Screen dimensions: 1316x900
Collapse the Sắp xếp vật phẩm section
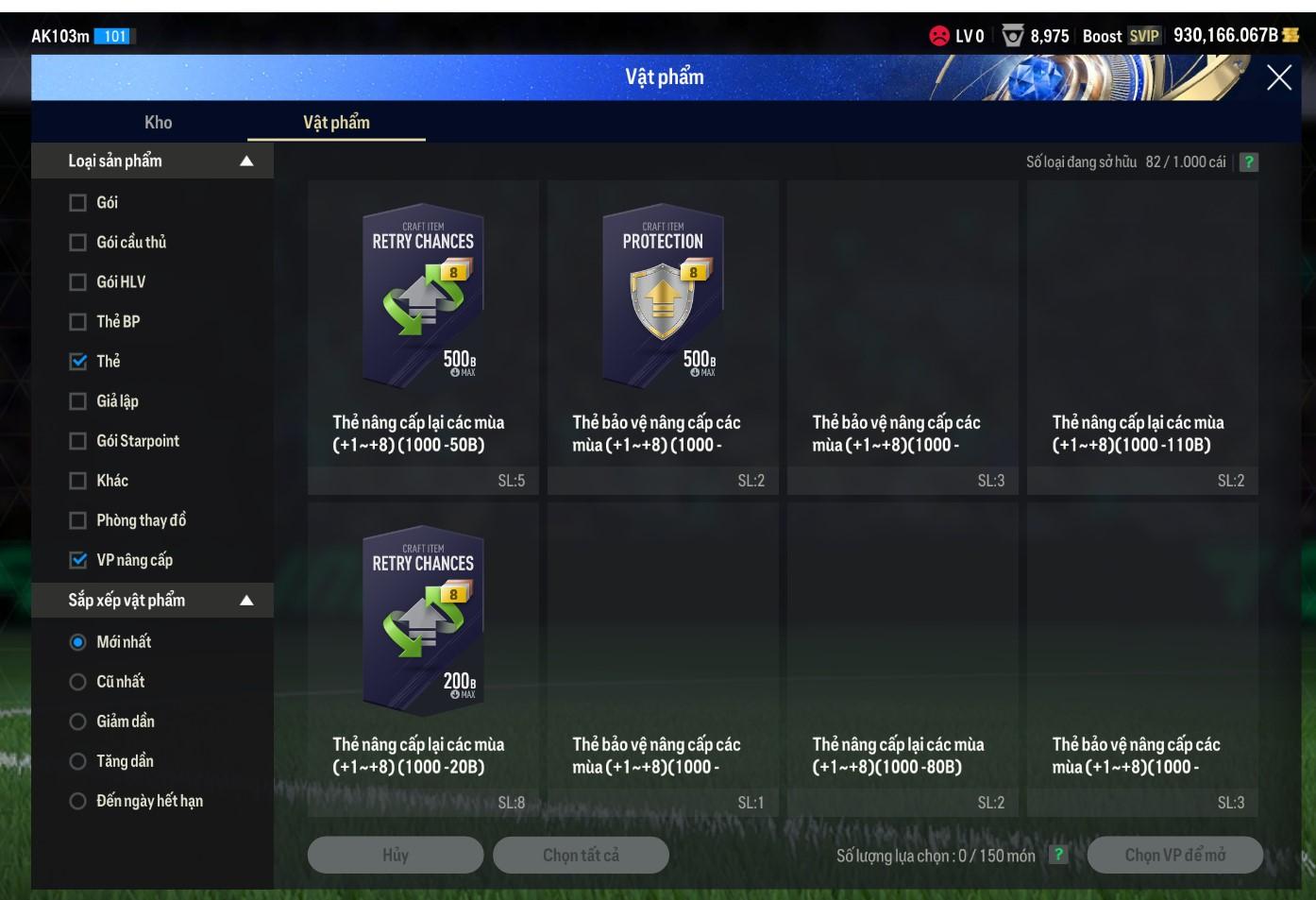pyautogui.click(x=246, y=601)
